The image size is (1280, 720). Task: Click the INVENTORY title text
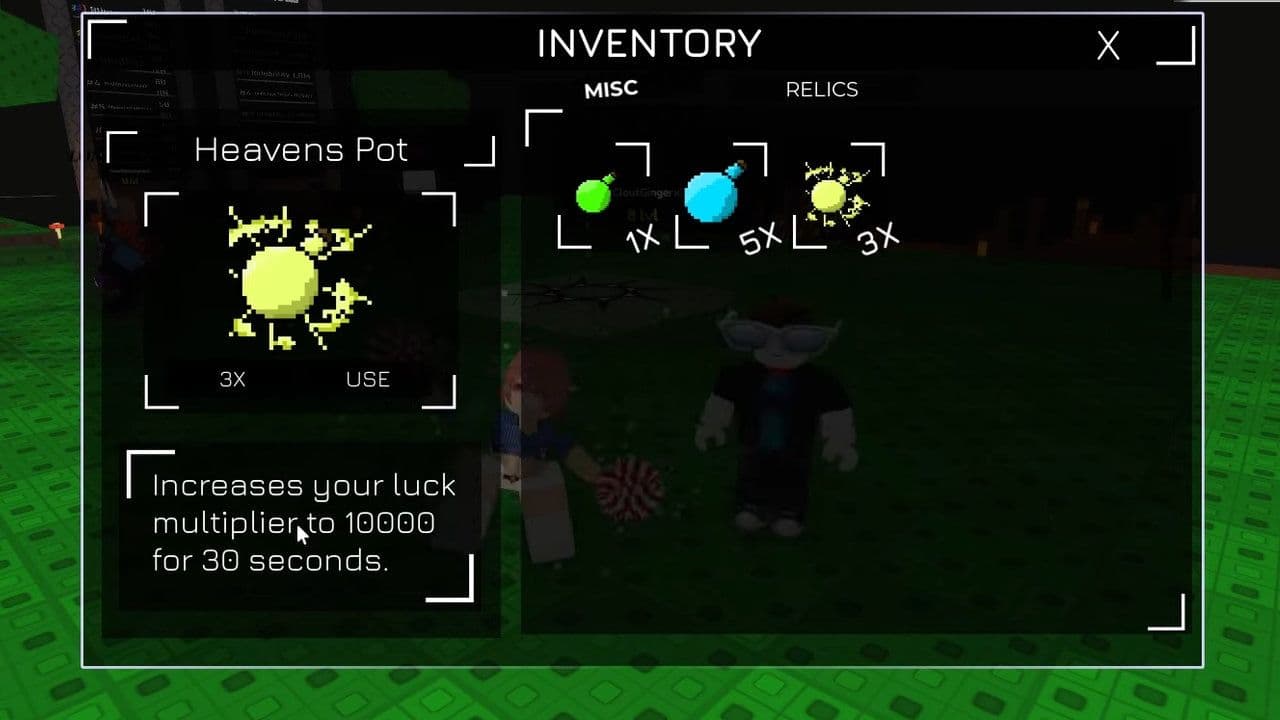pos(648,43)
